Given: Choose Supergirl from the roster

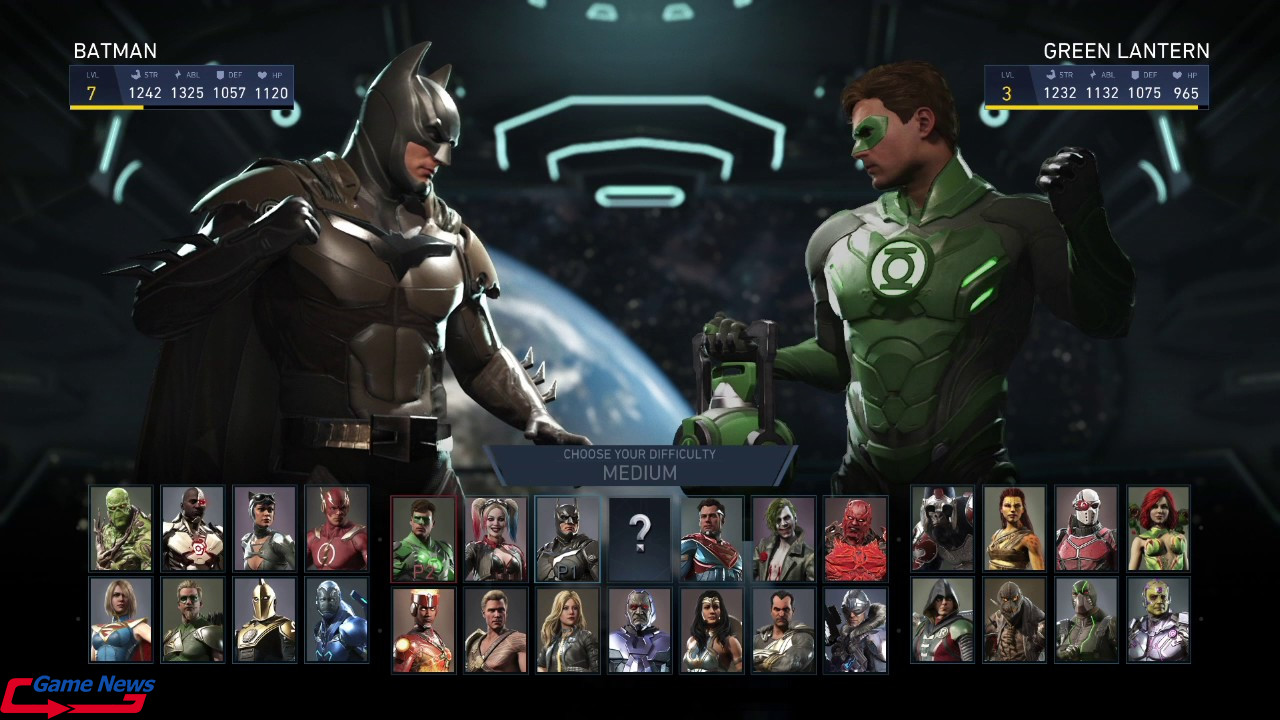Looking at the screenshot, I should 121,620.
